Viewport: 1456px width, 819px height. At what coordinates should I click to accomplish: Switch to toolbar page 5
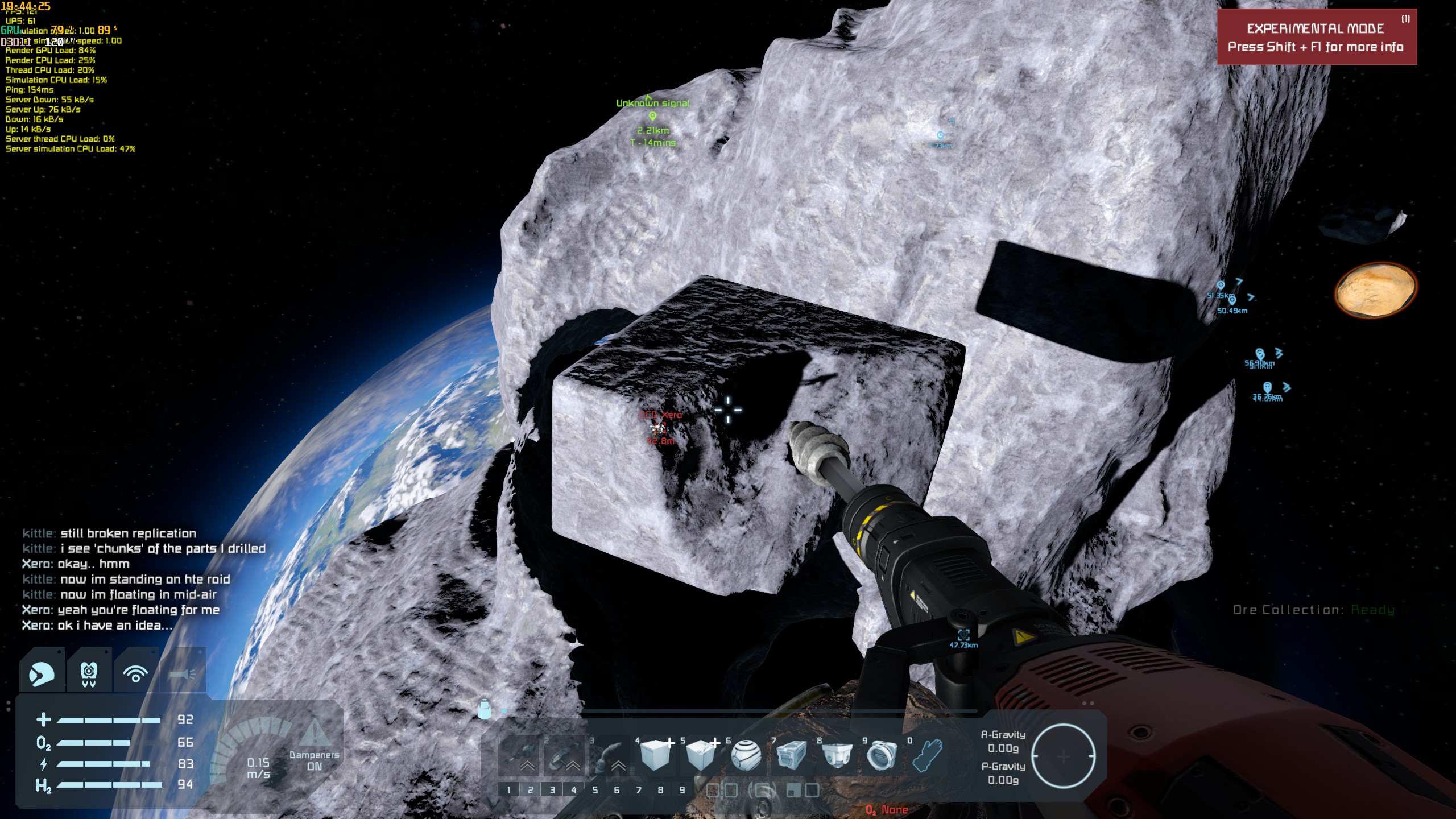(595, 790)
